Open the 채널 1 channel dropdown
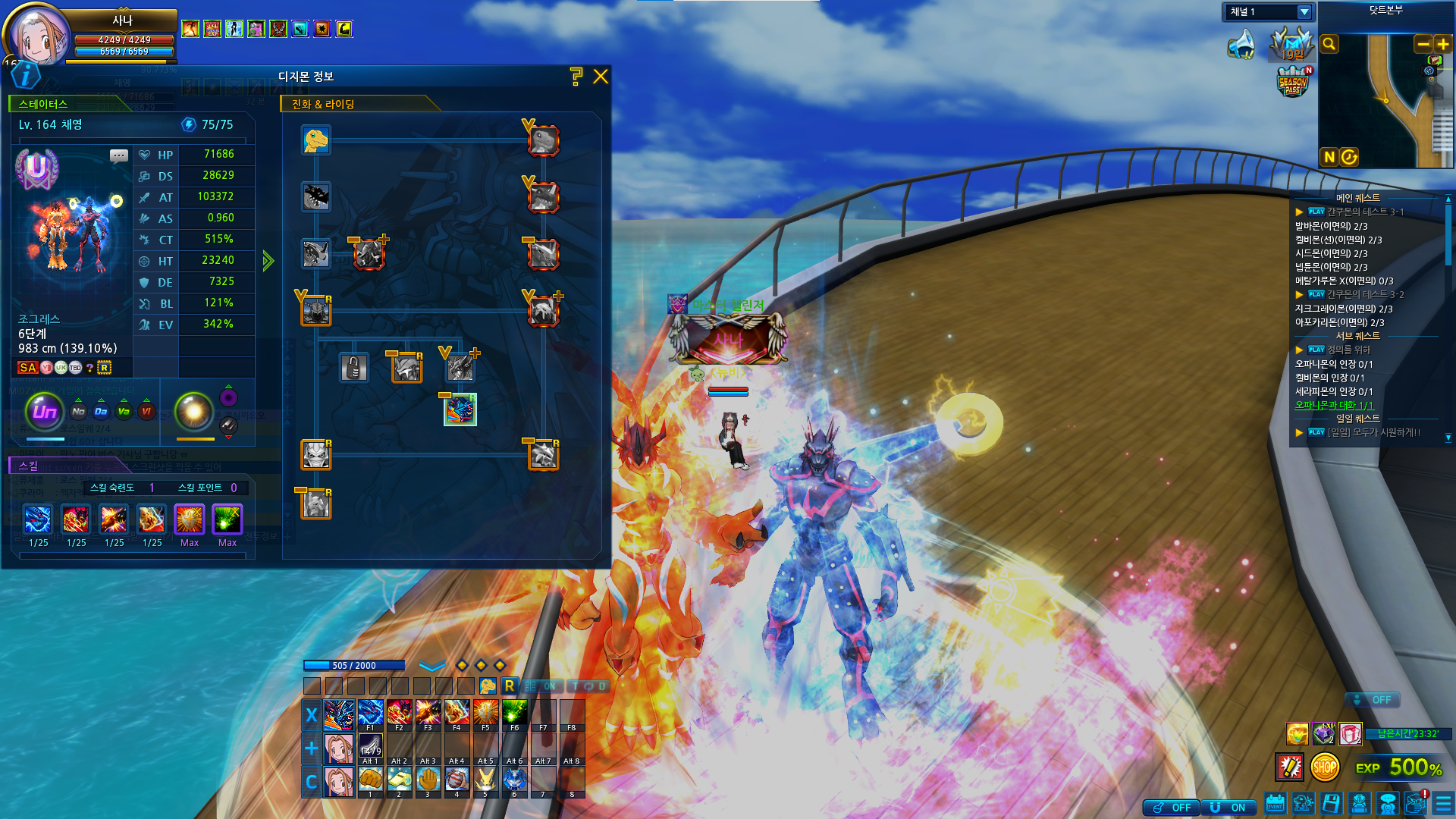The width and height of the screenshot is (1456, 819). tap(1304, 12)
